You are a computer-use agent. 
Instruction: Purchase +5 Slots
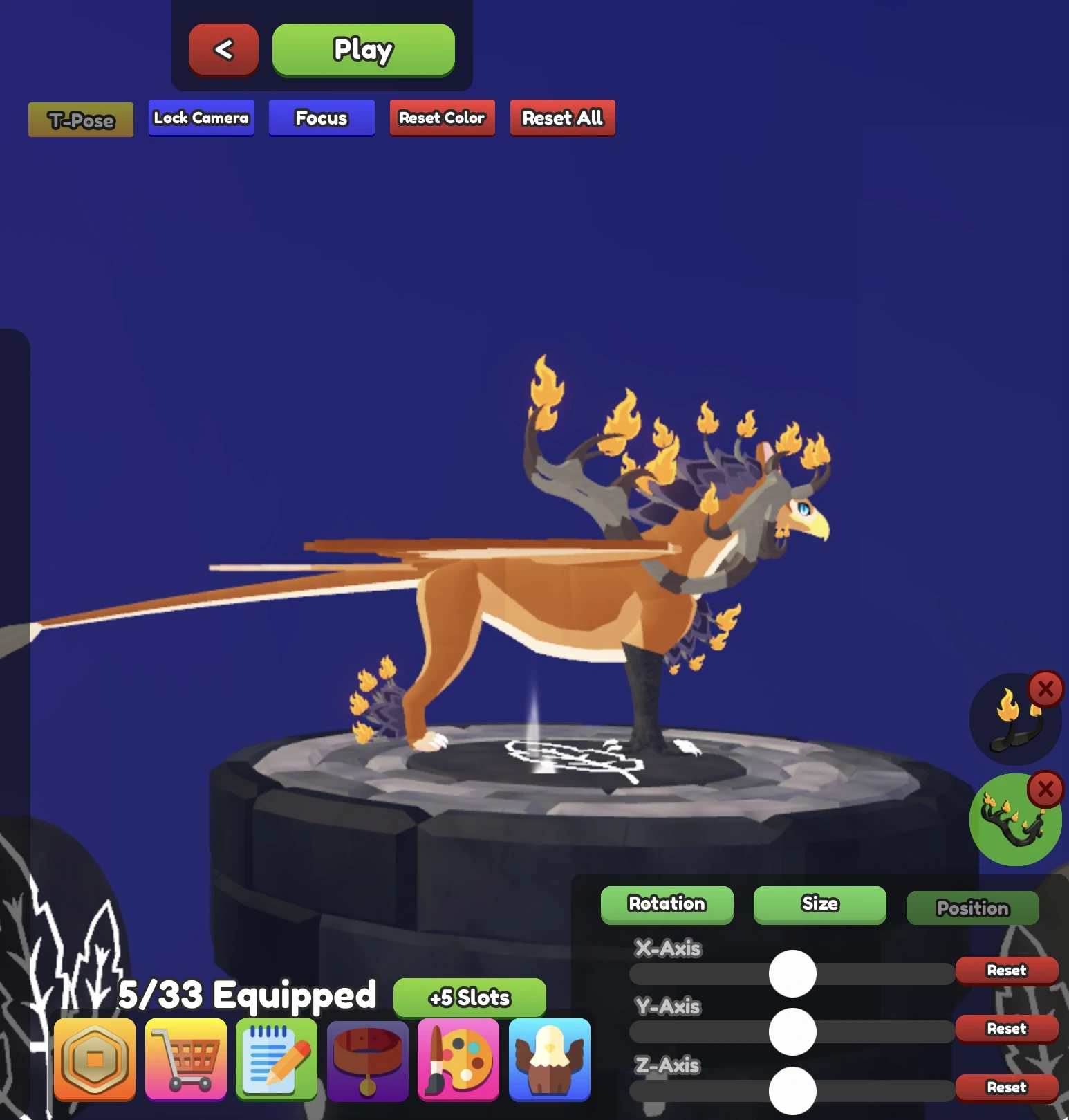pyautogui.click(x=469, y=998)
